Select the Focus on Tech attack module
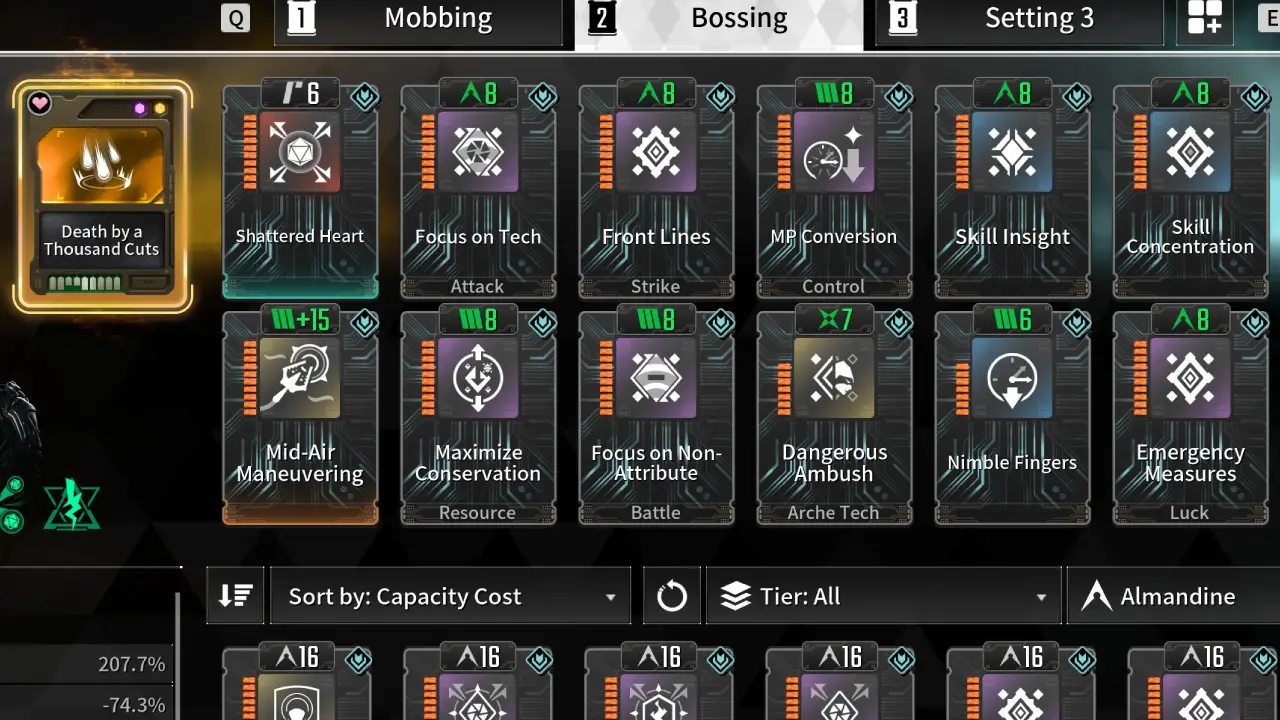This screenshot has width=1280, height=720. (478, 190)
